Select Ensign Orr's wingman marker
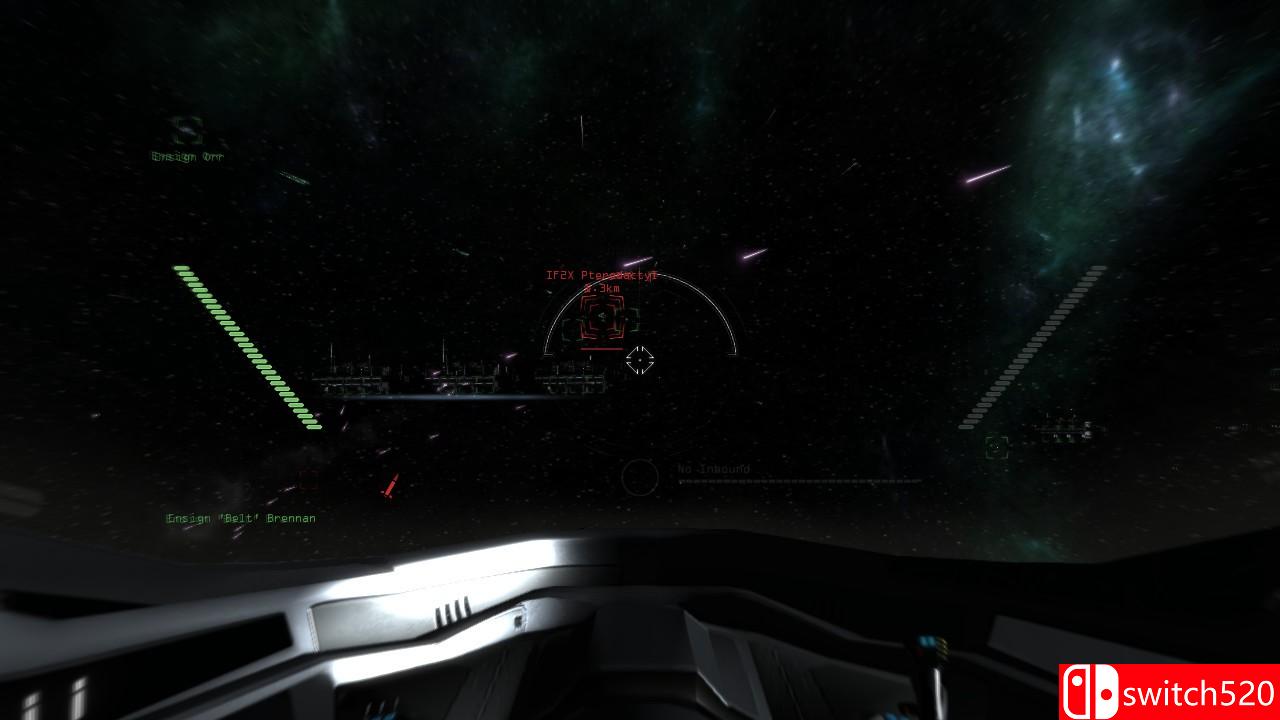1280x720 pixels. coord(190,130)
